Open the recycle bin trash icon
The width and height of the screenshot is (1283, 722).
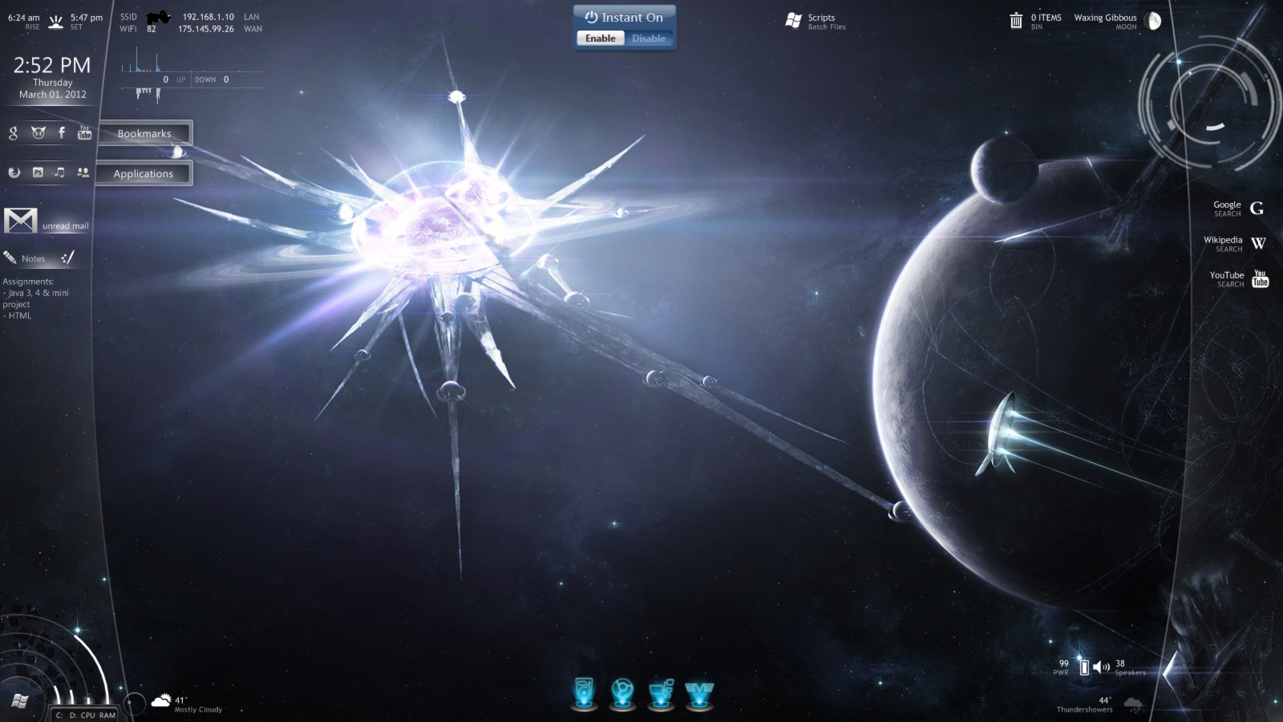(x=1016, y=20)
